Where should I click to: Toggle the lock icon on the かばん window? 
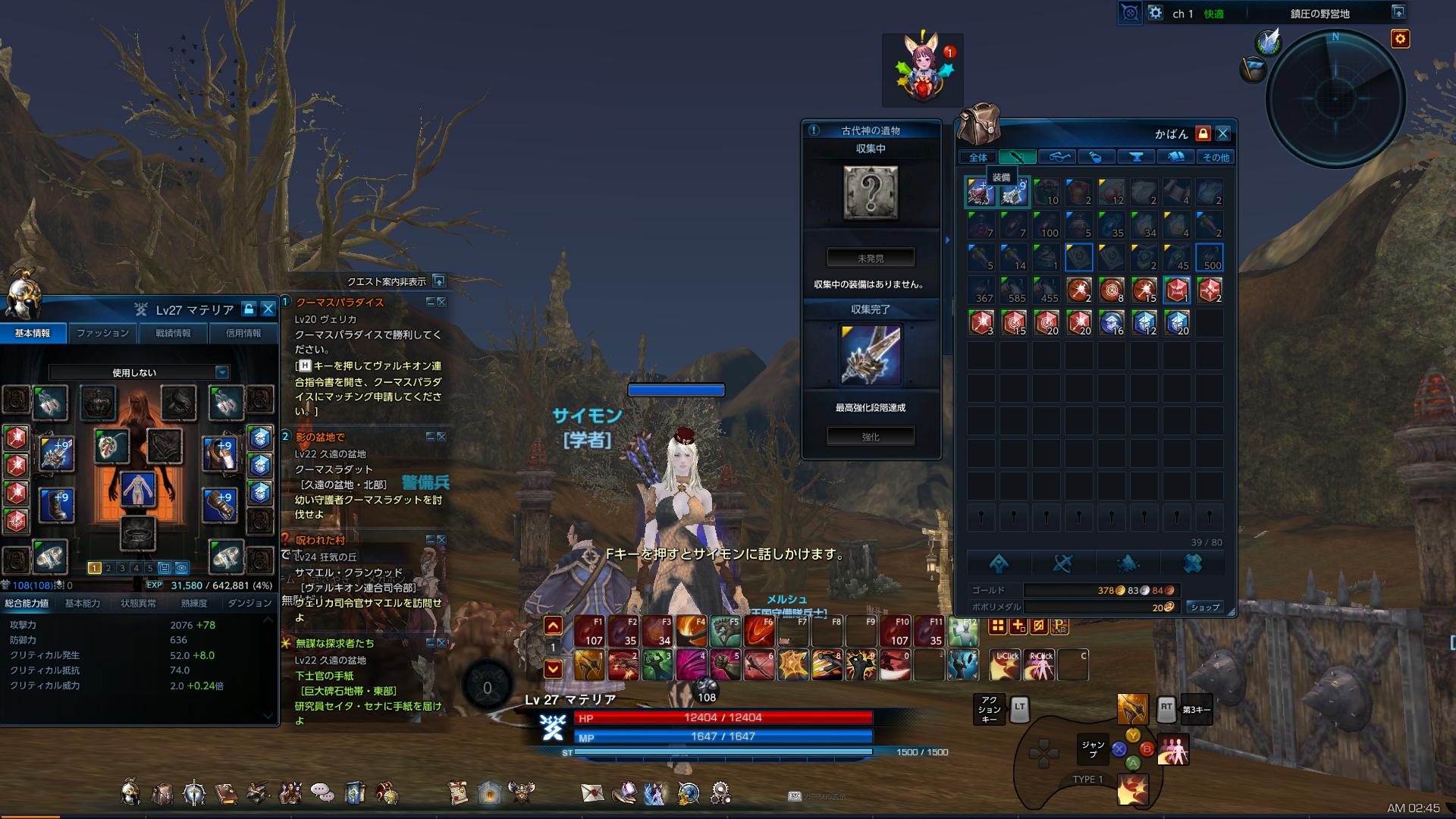pyautogui.click(x=1204, y=134)
